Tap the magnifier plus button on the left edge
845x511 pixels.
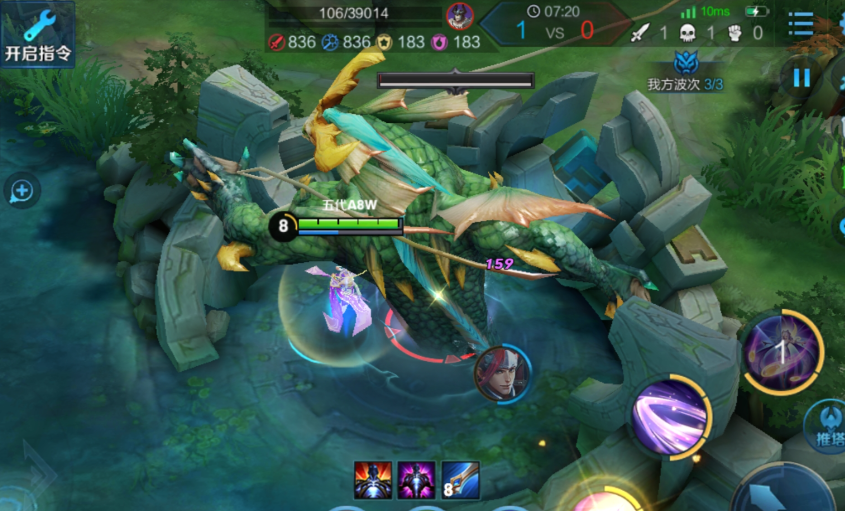[x=22, y=190]
